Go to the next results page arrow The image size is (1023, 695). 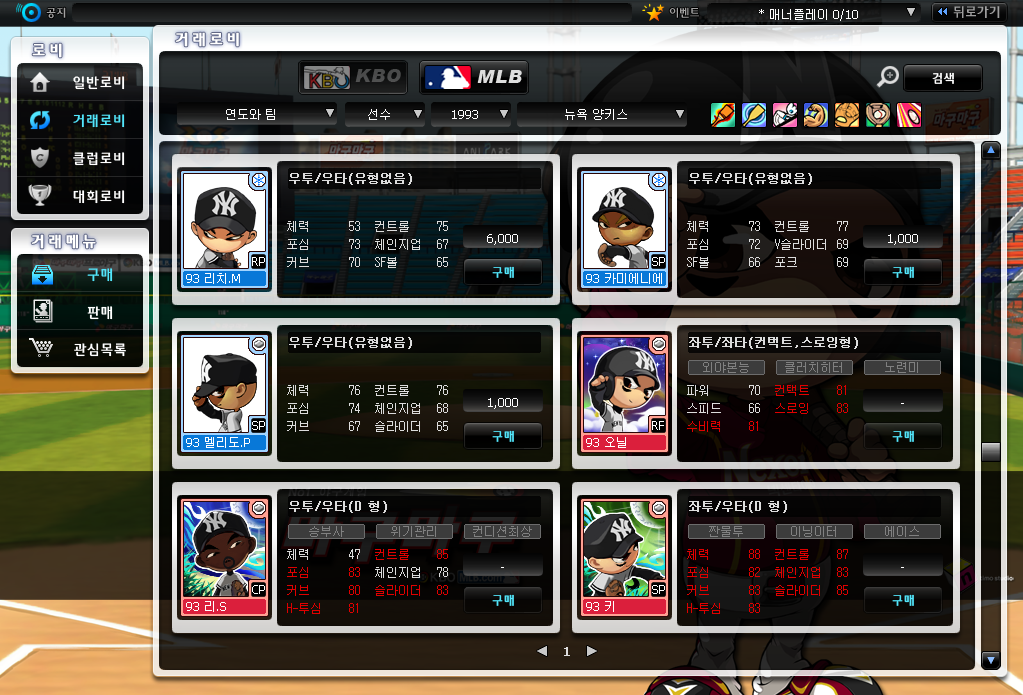(x=592, y=651)
